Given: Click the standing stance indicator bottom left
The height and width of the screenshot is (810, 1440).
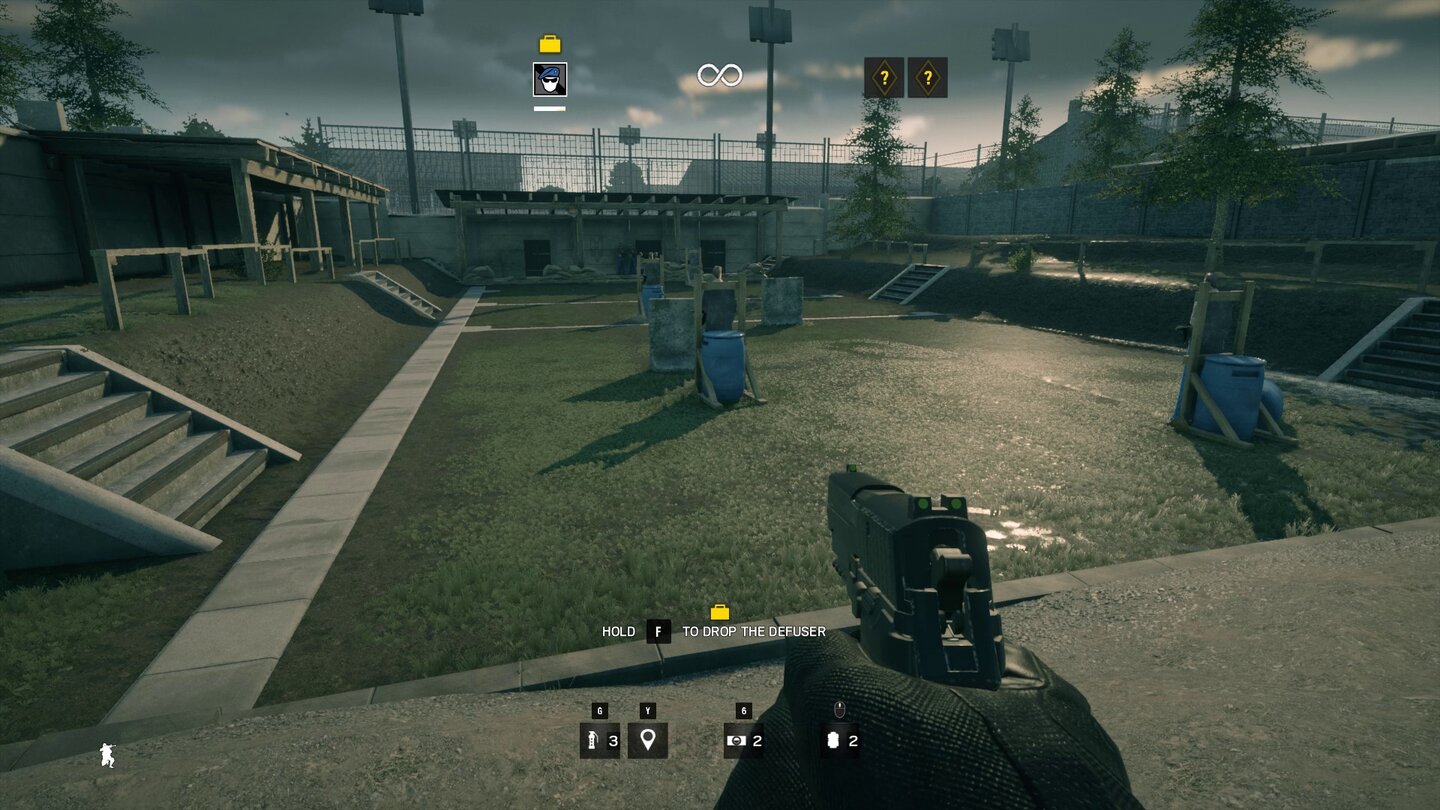Looking at the screenshot, I should (107, 756).
